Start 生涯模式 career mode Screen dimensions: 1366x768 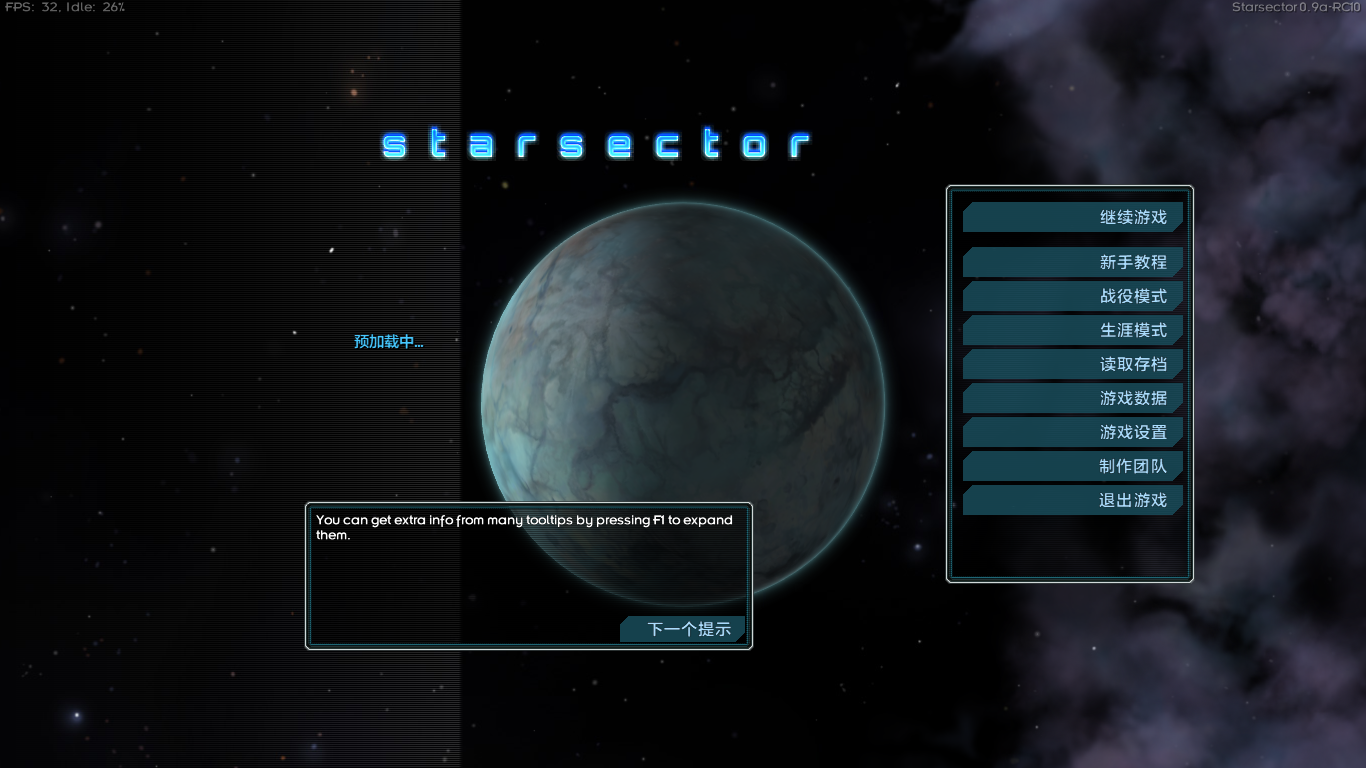(x=1073, y=330)
